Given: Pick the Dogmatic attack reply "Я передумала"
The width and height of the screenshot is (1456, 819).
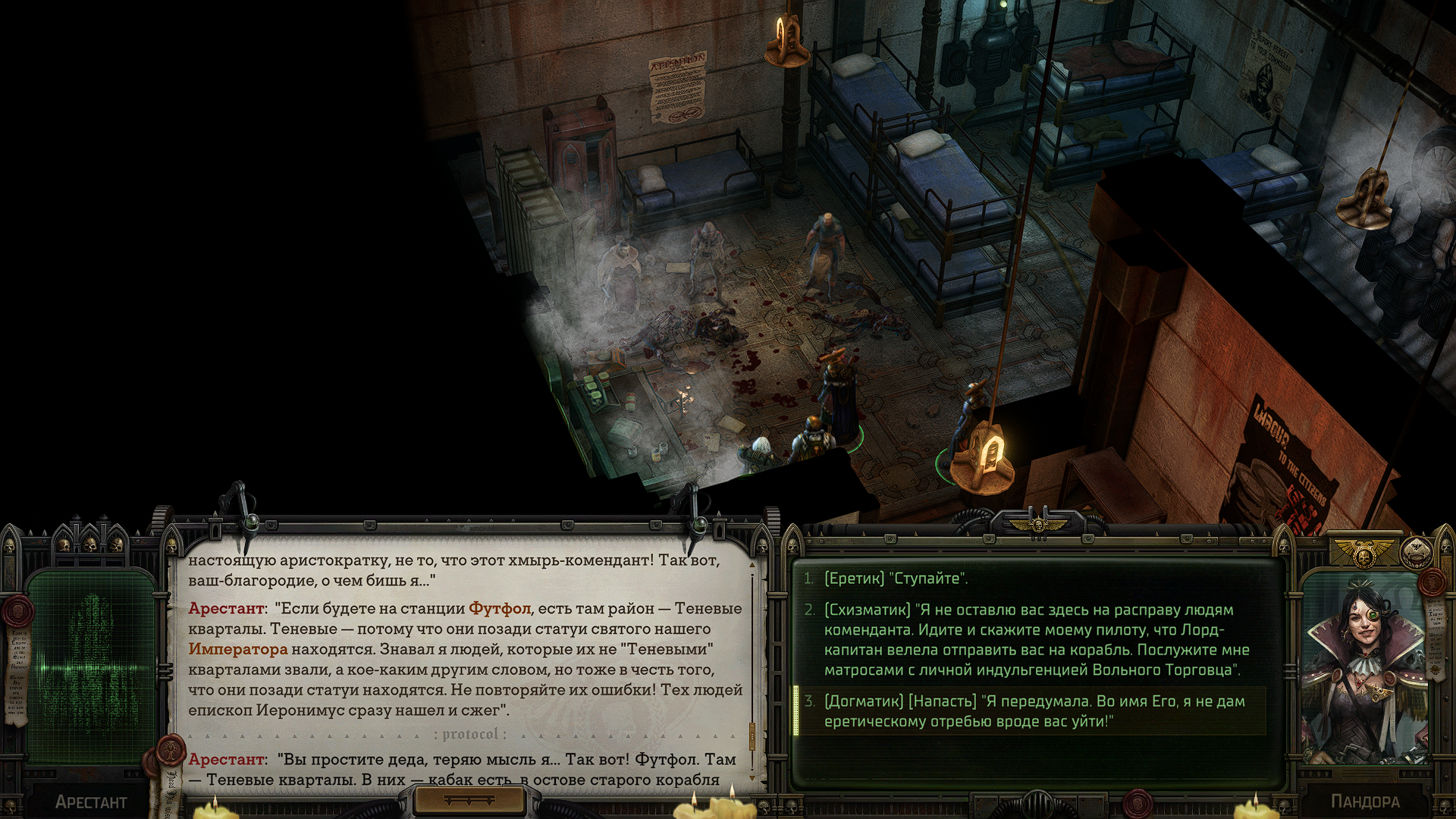Looking at the screenshot, I should [1034, 711].
